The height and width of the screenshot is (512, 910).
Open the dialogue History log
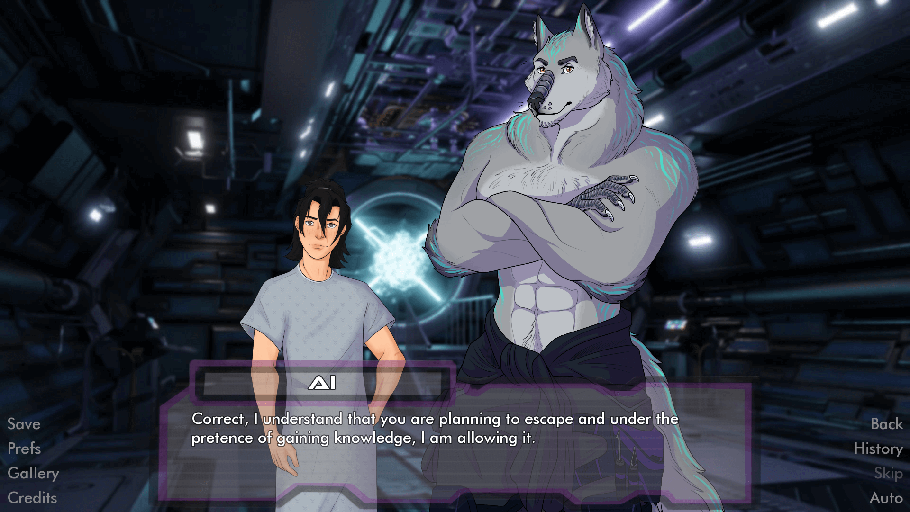tap(878, 449)
